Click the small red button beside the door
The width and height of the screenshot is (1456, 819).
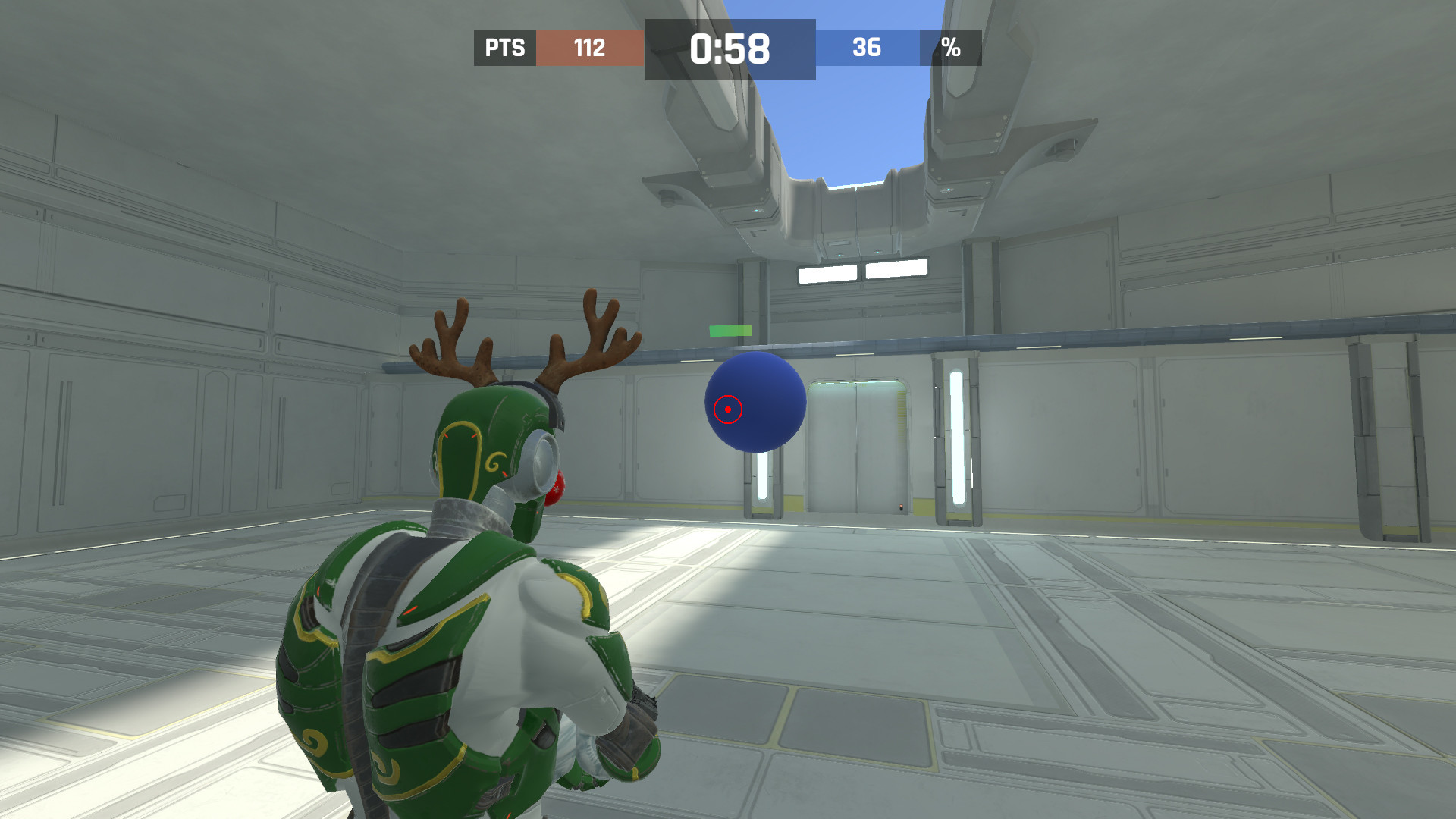[901, 507]
